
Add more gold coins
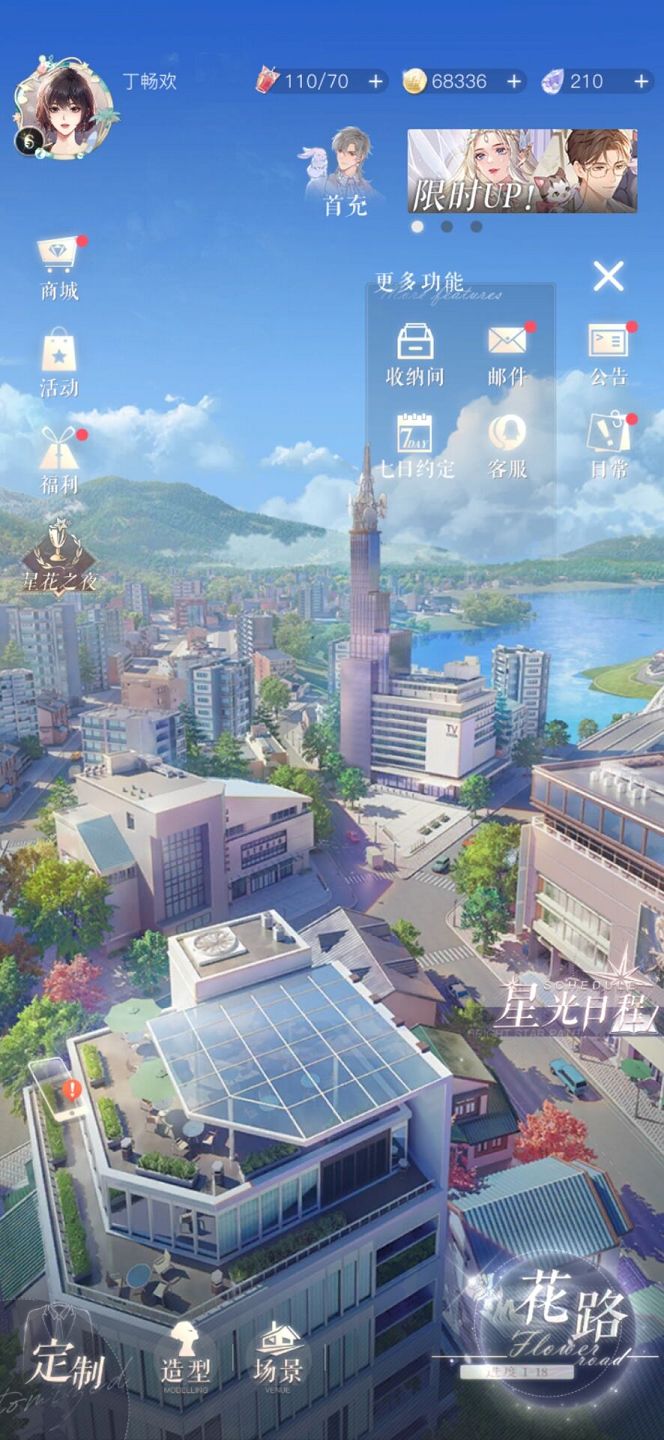[x=515, y=82]
